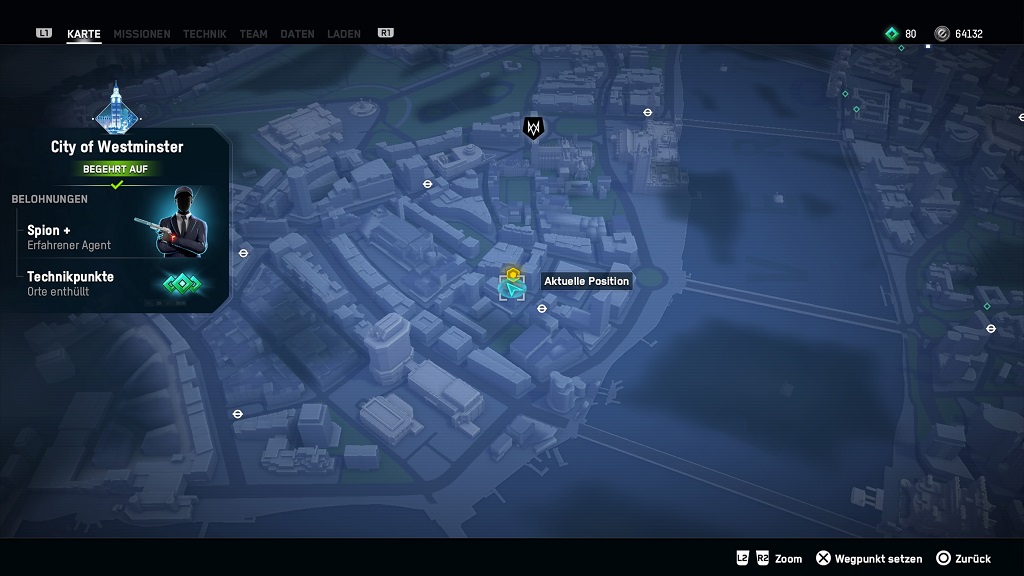Switch to the Missionen tab
The width and height of the screenshot is (1024, 576).
click(x=141, y=34)
